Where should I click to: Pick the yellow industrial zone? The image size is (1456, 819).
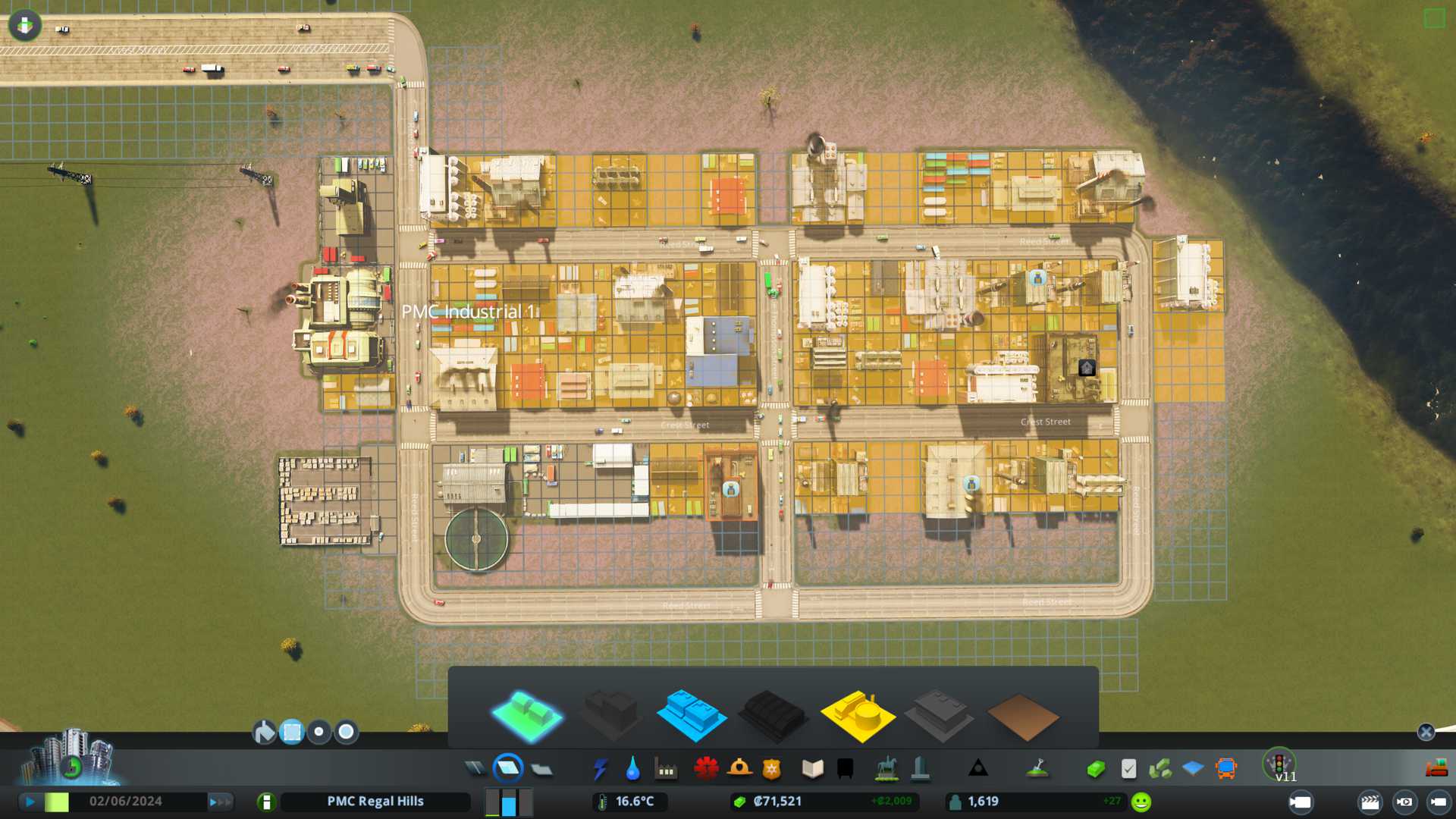857,715
